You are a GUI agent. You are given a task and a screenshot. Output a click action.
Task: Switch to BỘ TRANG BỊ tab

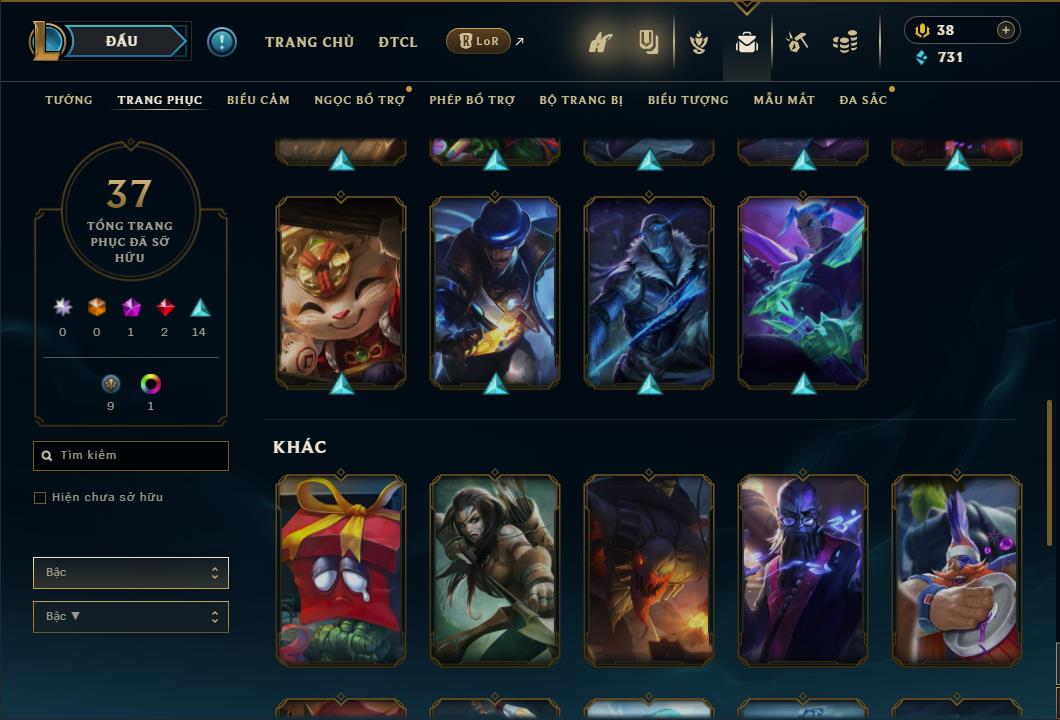point(581,100)
